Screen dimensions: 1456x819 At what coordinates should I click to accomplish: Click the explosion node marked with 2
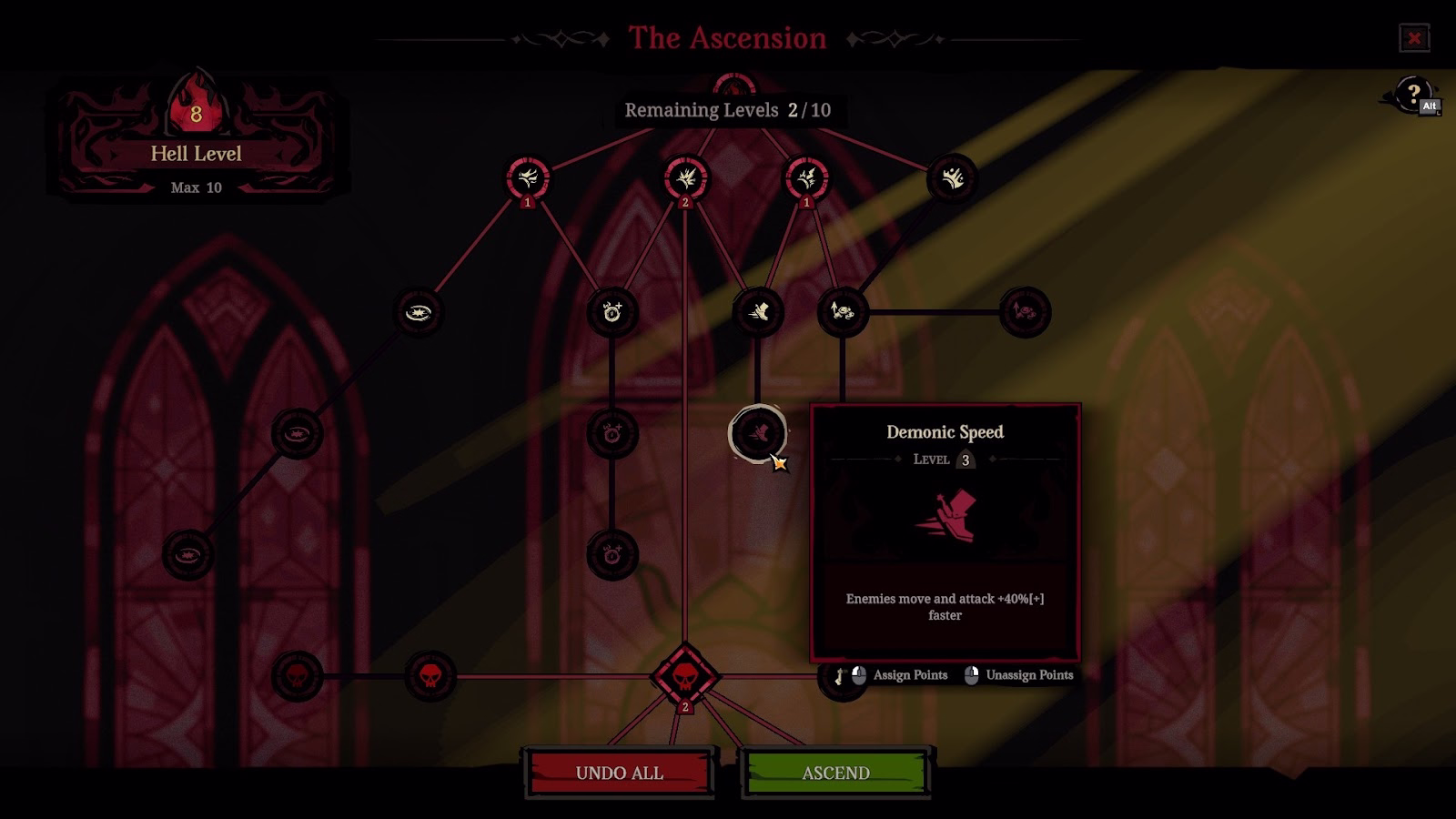(x=687, y=179)
